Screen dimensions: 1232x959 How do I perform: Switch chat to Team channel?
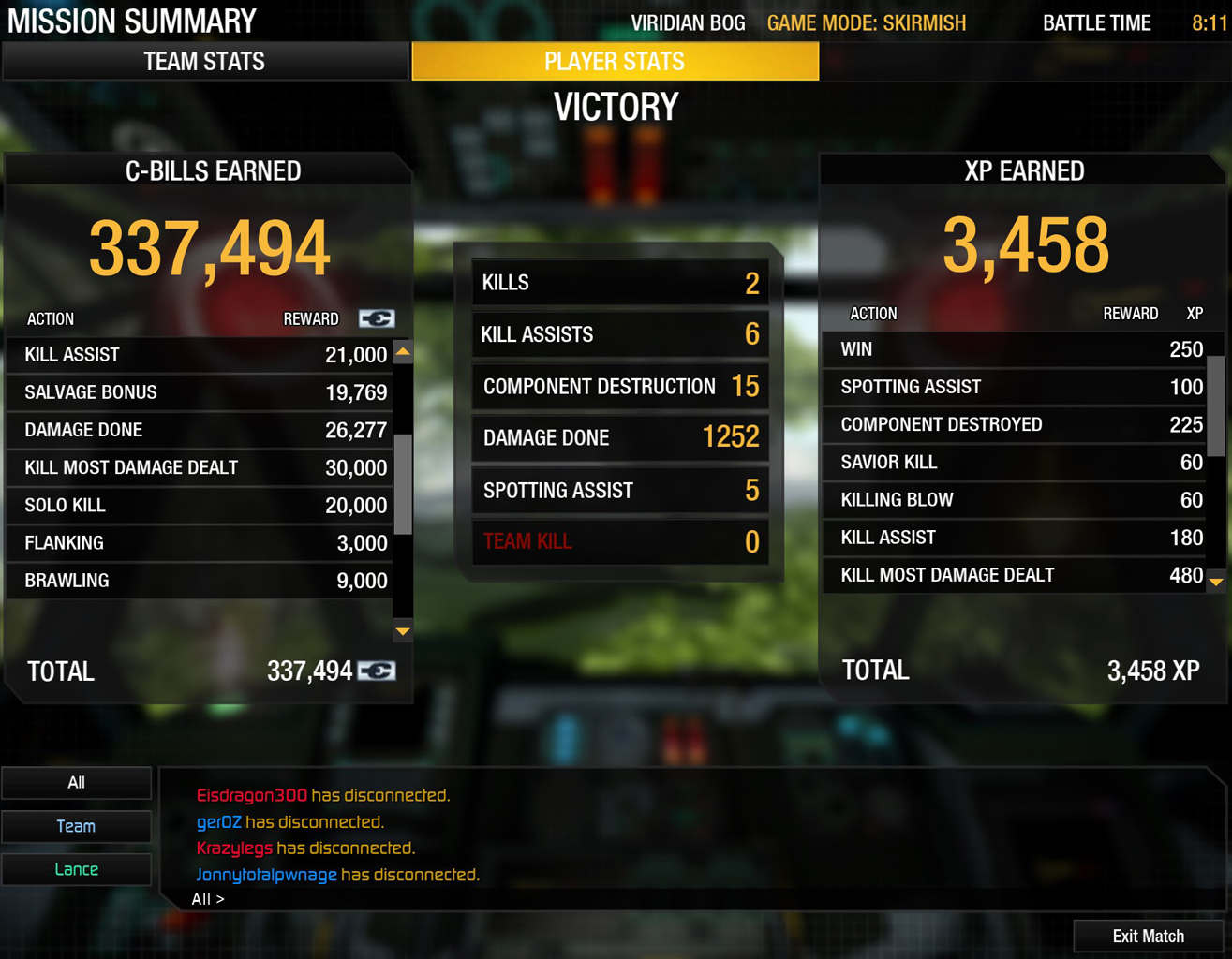point(77,826)
